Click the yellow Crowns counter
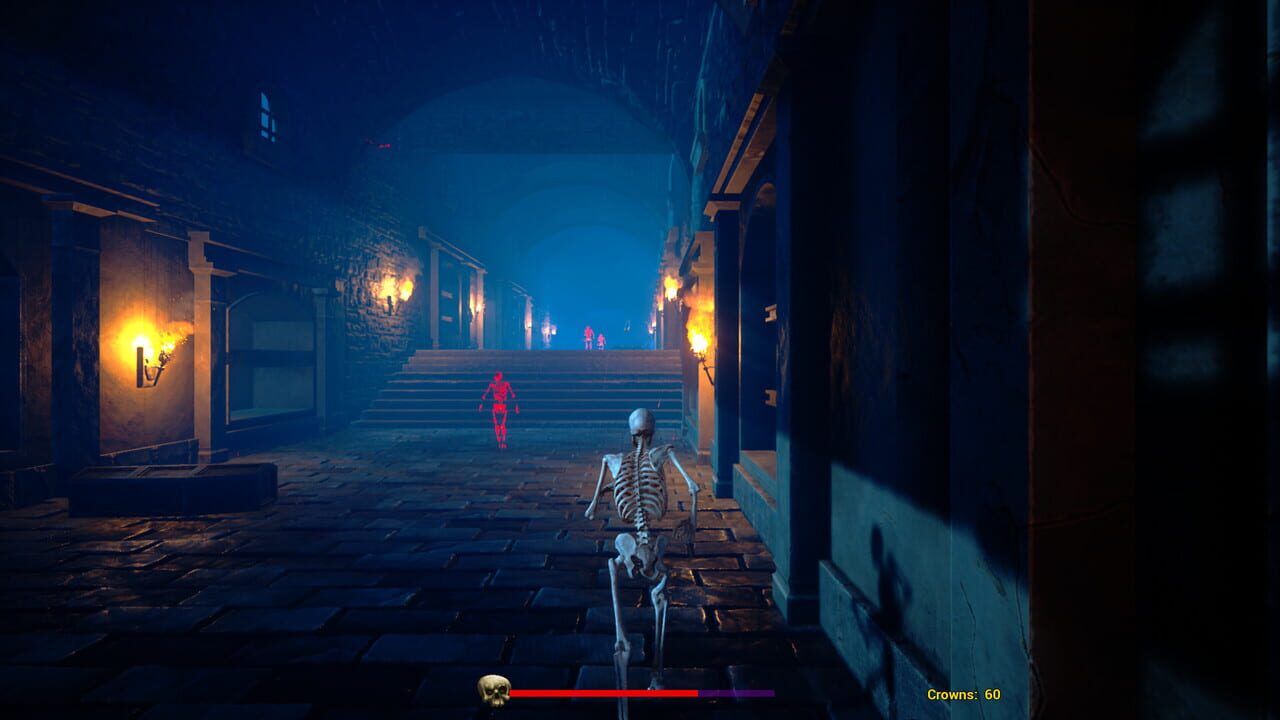The image size is (1280, 720). point(960,693)
